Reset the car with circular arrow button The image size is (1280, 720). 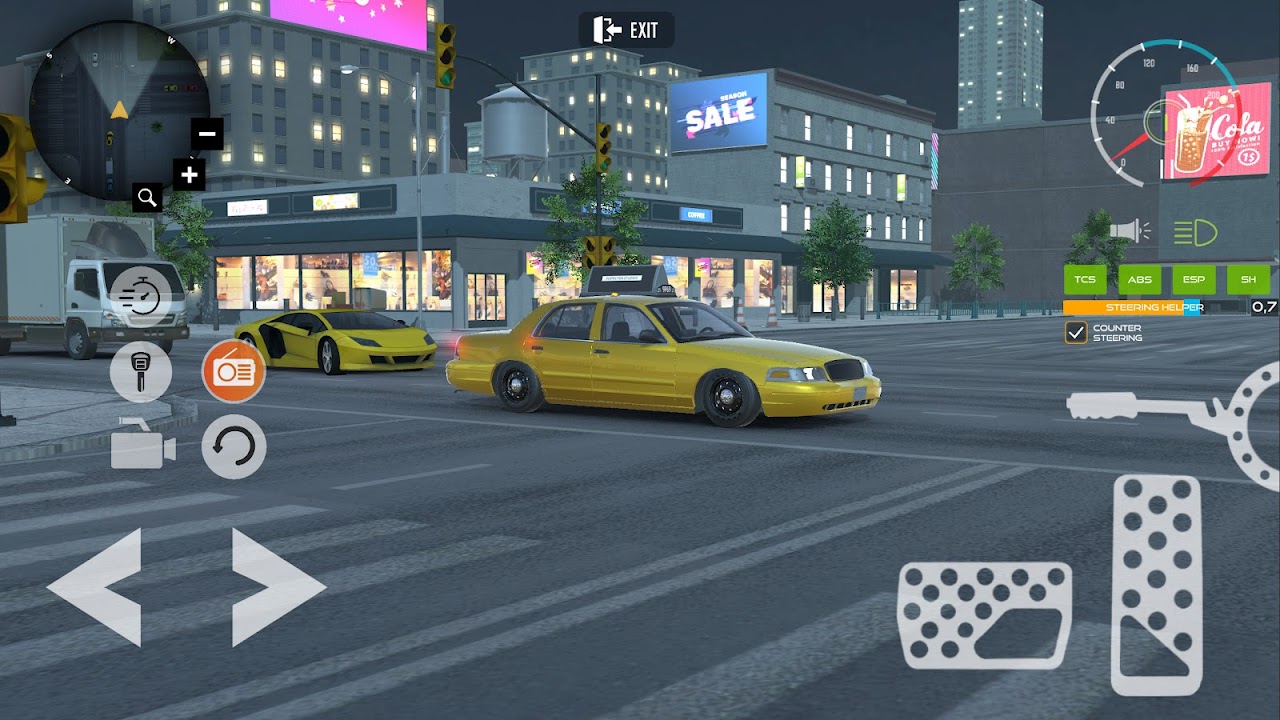tap(234, 447)
